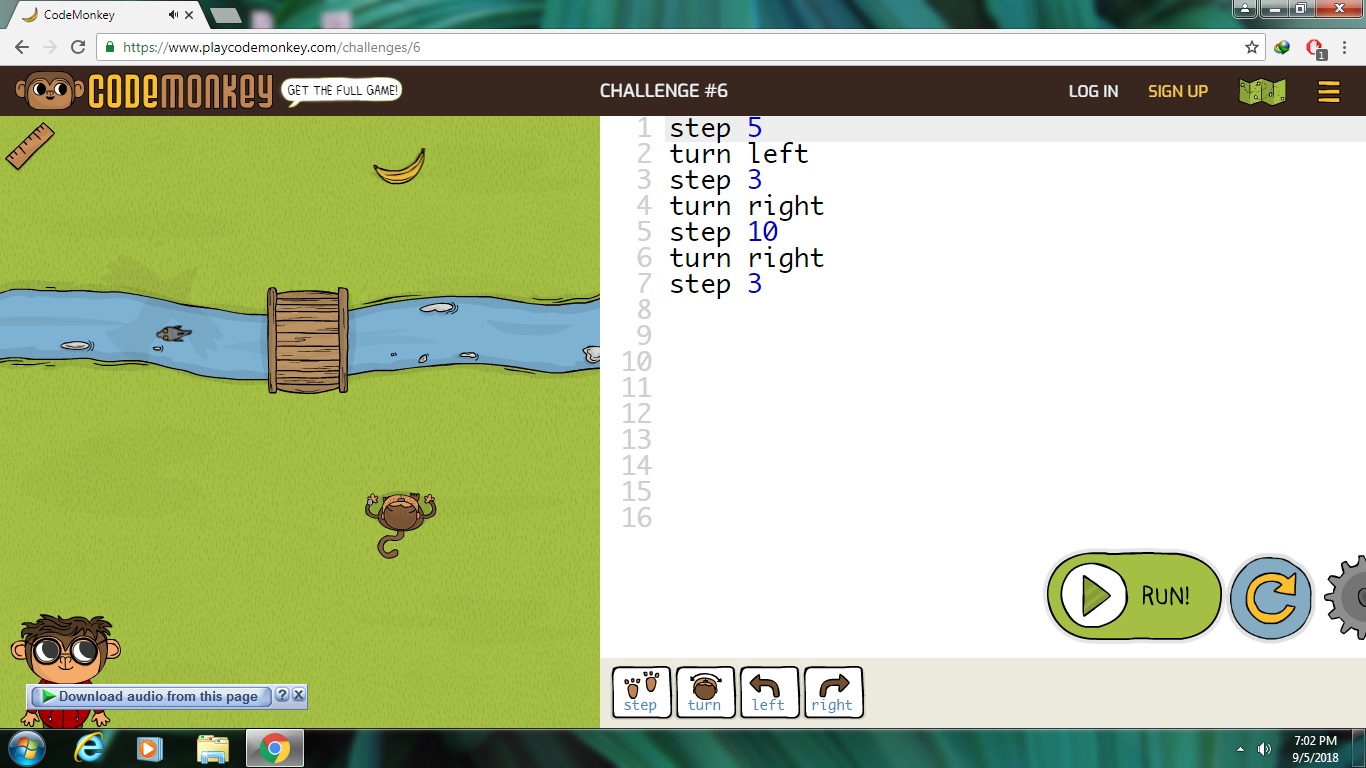Close the audio download notification bar
This screenshot has height=768, width=1366.
coord(298,696)
